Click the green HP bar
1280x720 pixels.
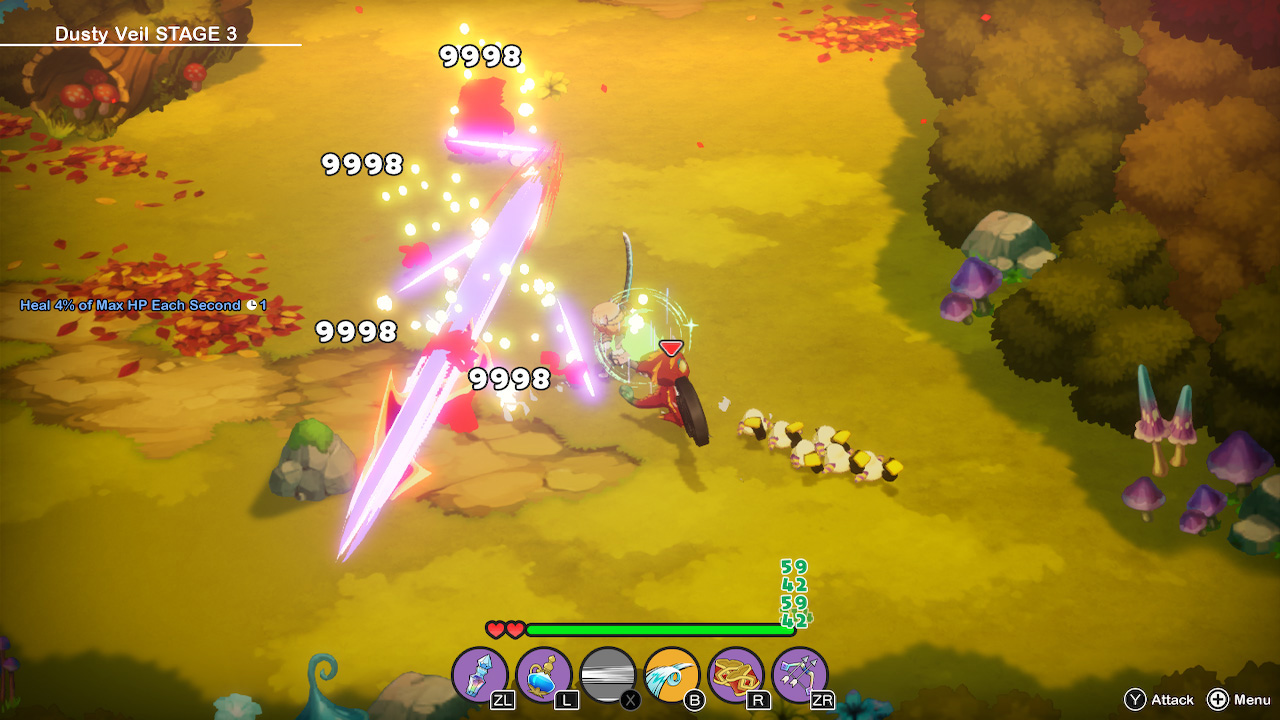coord(660,630)
